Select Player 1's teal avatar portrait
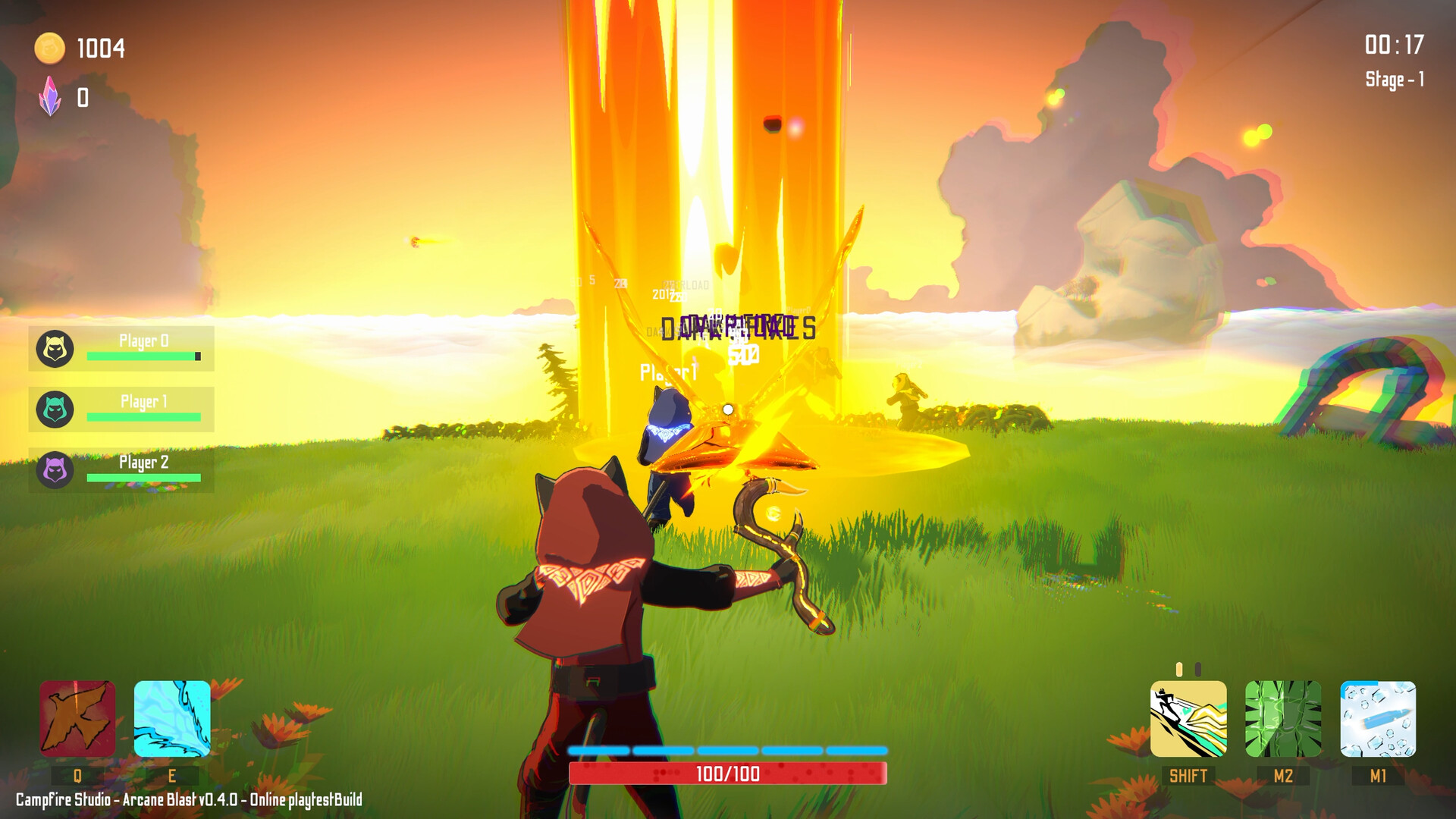The width and height of the screenshot is (1456, 819). [x=54, y=409]
